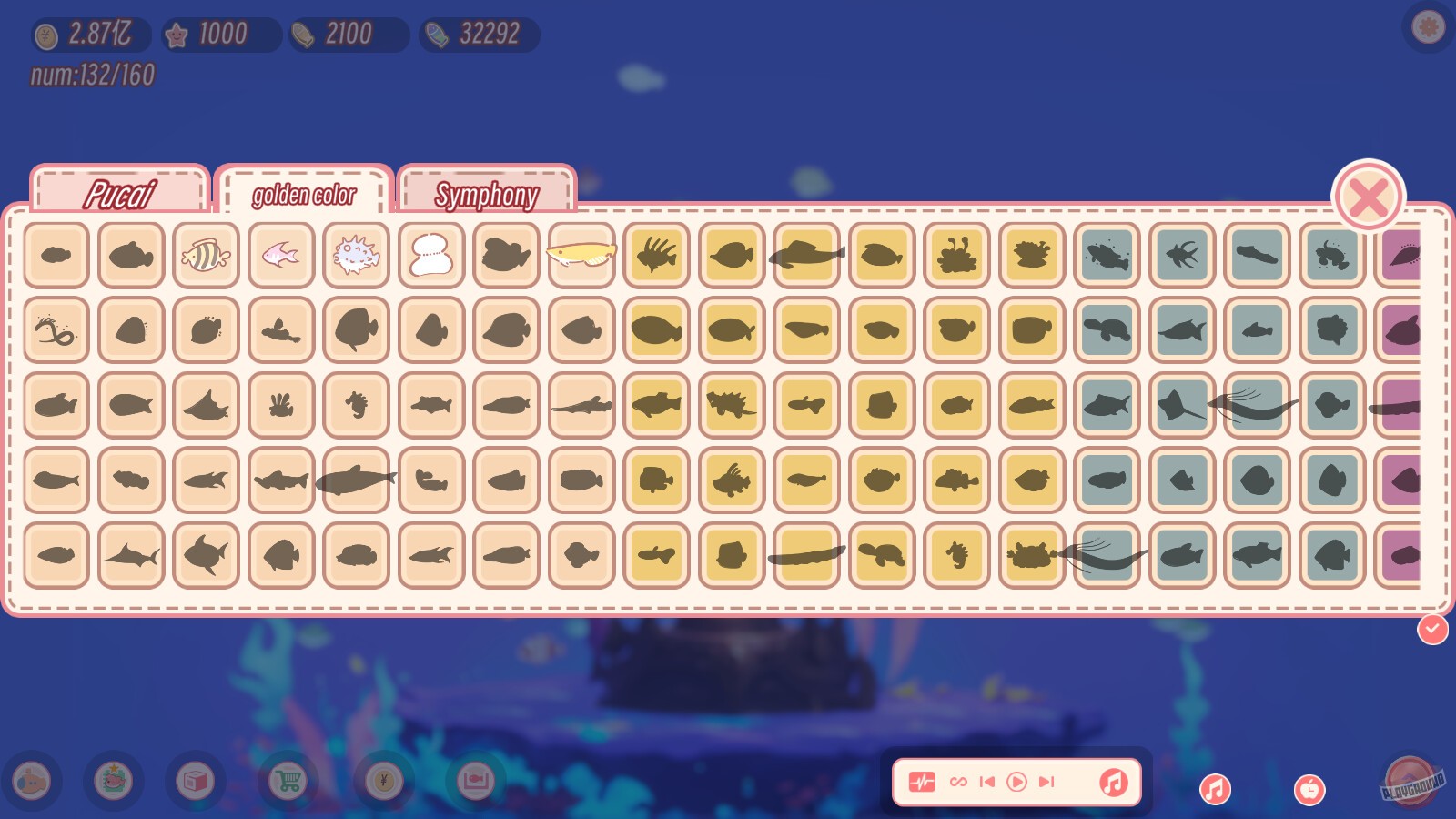Switch to the Symphony tab
This screenshot has width=1456, height=819.
[x=488, y=193]
